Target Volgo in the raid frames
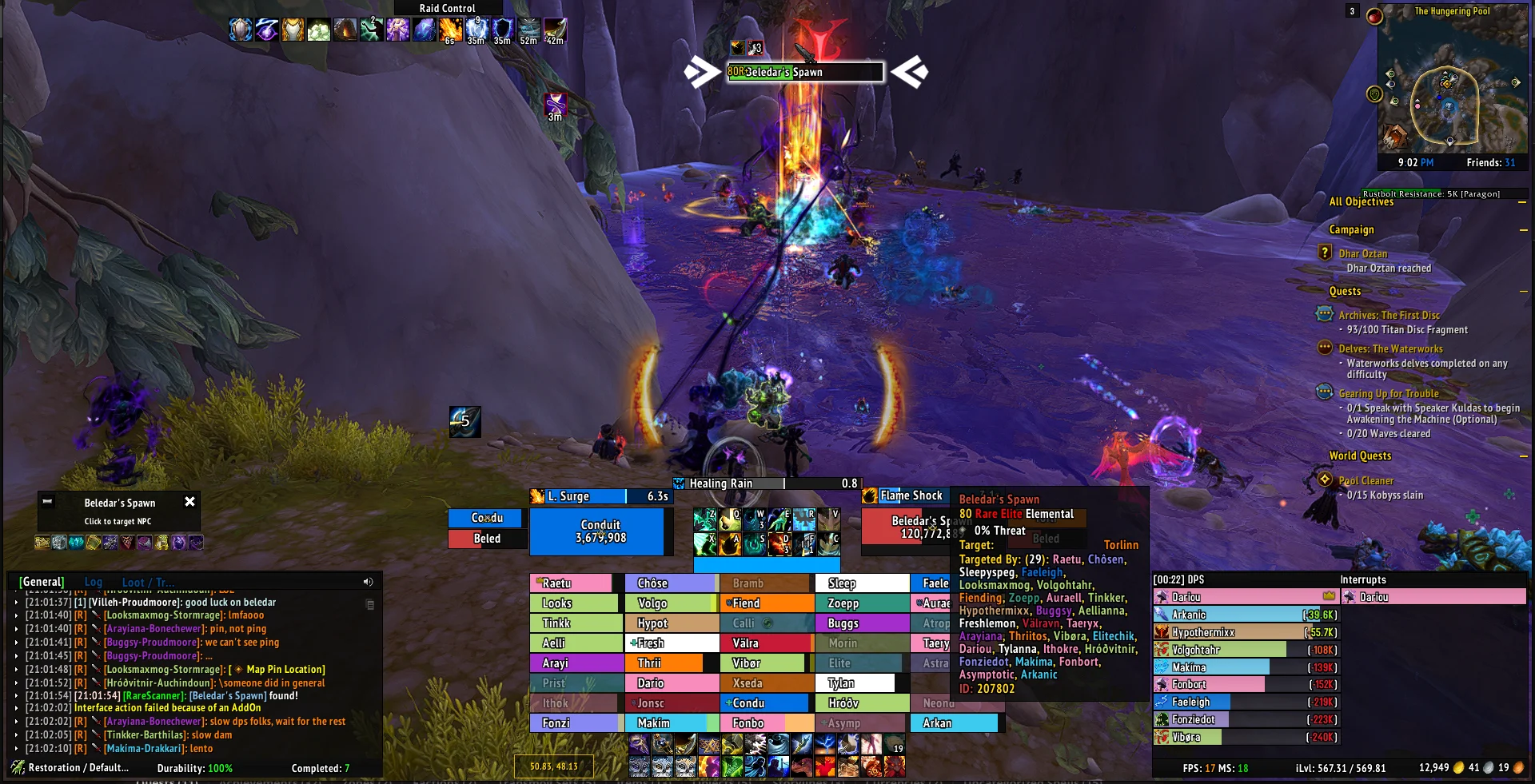The image size is (1535, 784). (x=668, y=603)
